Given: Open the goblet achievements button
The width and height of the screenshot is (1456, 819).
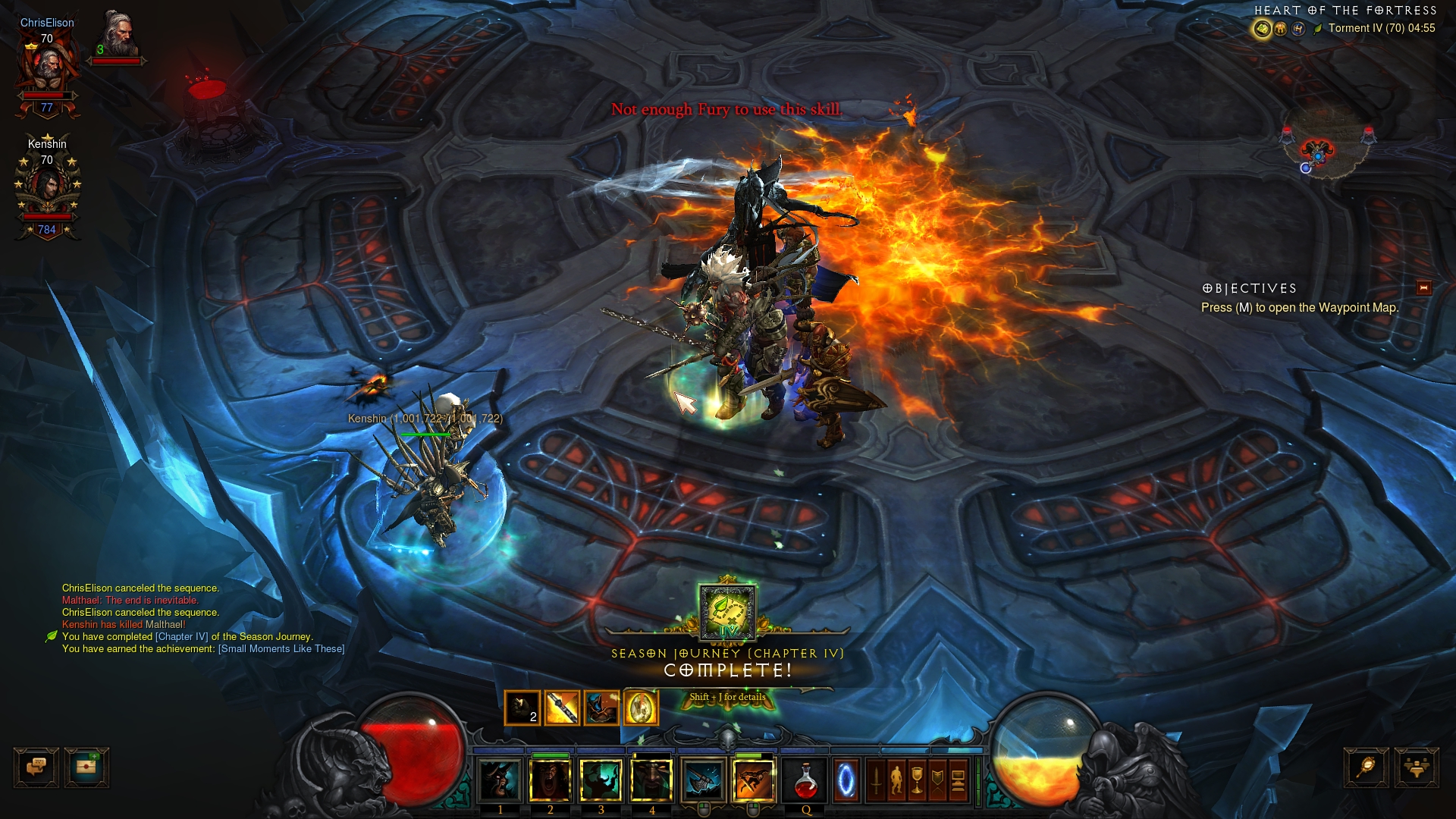Looking at the screenshot, I should click(918, 780).
